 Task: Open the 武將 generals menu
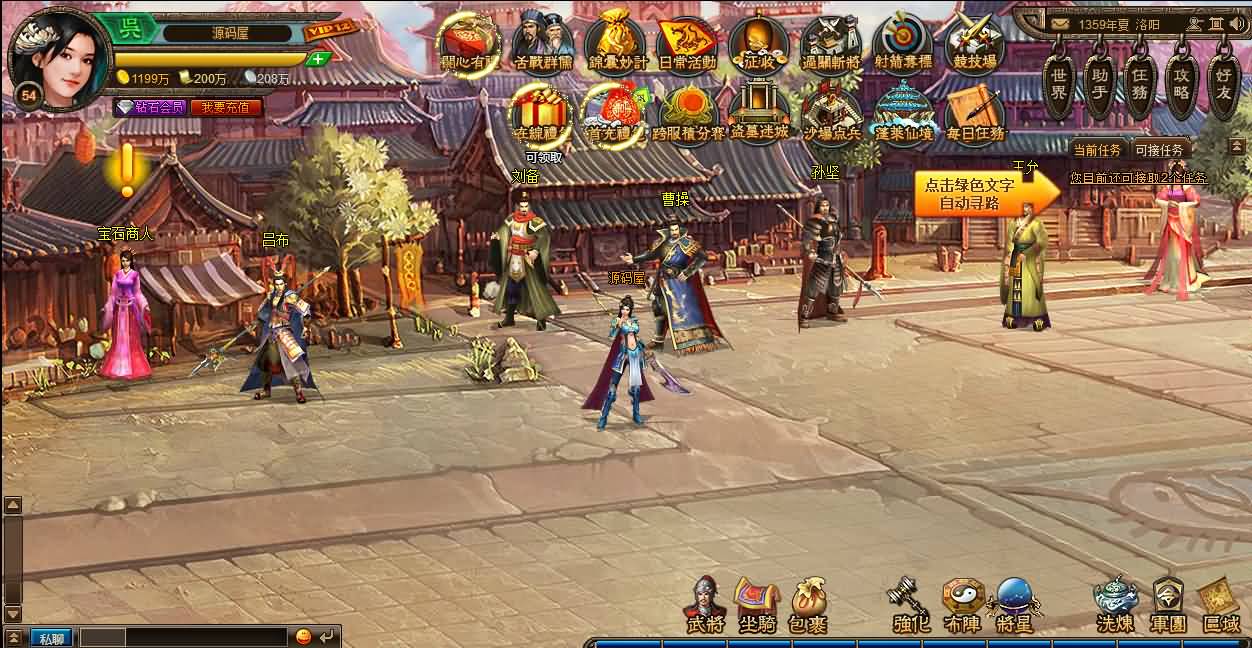tap(704, 605)
